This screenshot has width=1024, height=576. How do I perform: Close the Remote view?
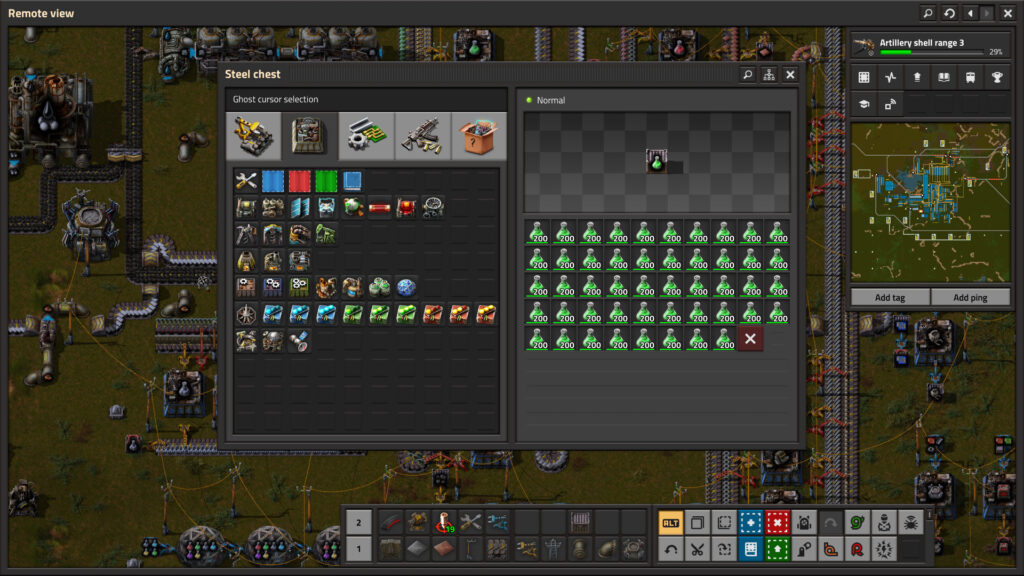(1007, 13)
